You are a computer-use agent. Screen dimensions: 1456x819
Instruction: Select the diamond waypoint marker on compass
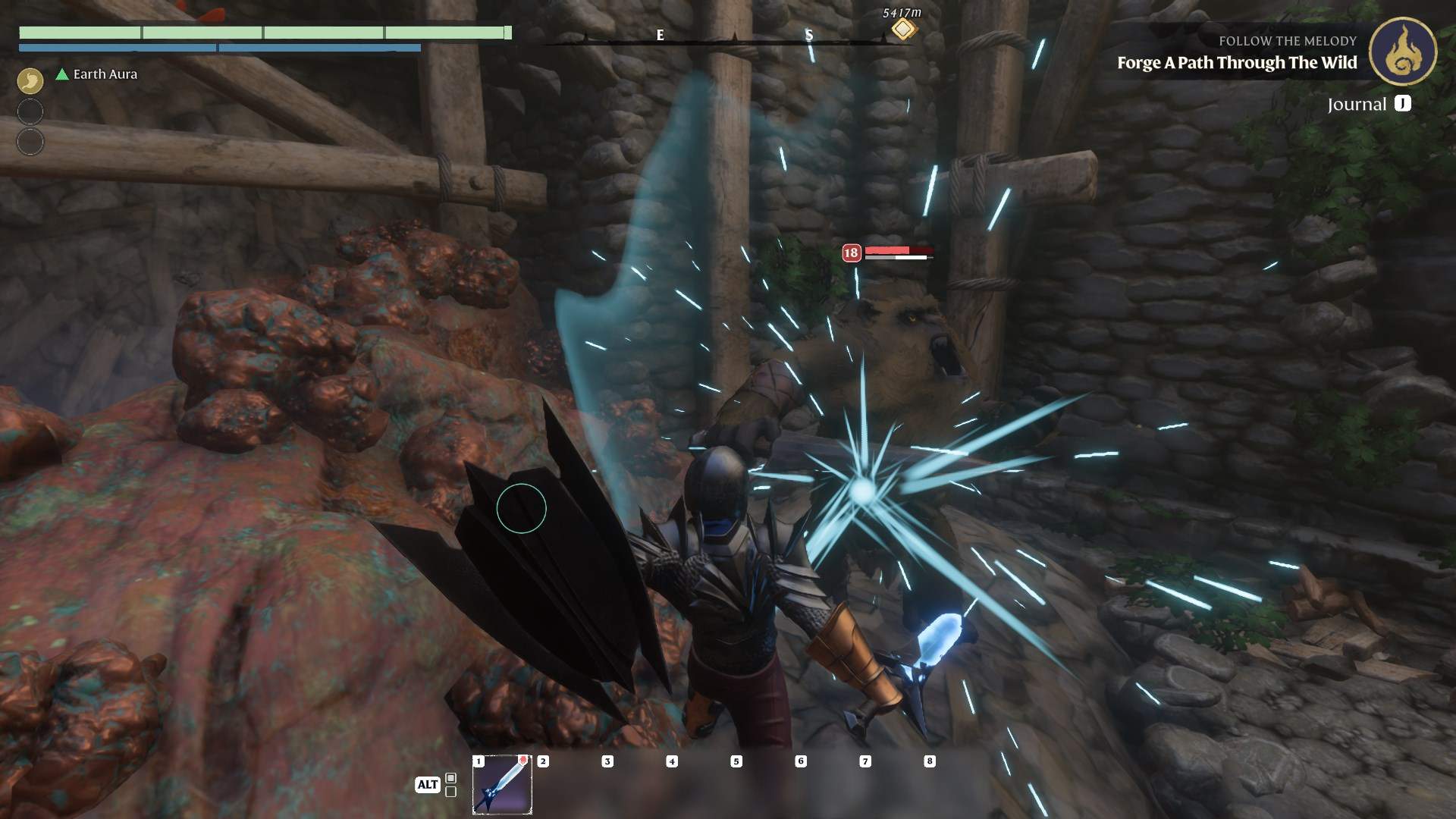coord(902,30)
